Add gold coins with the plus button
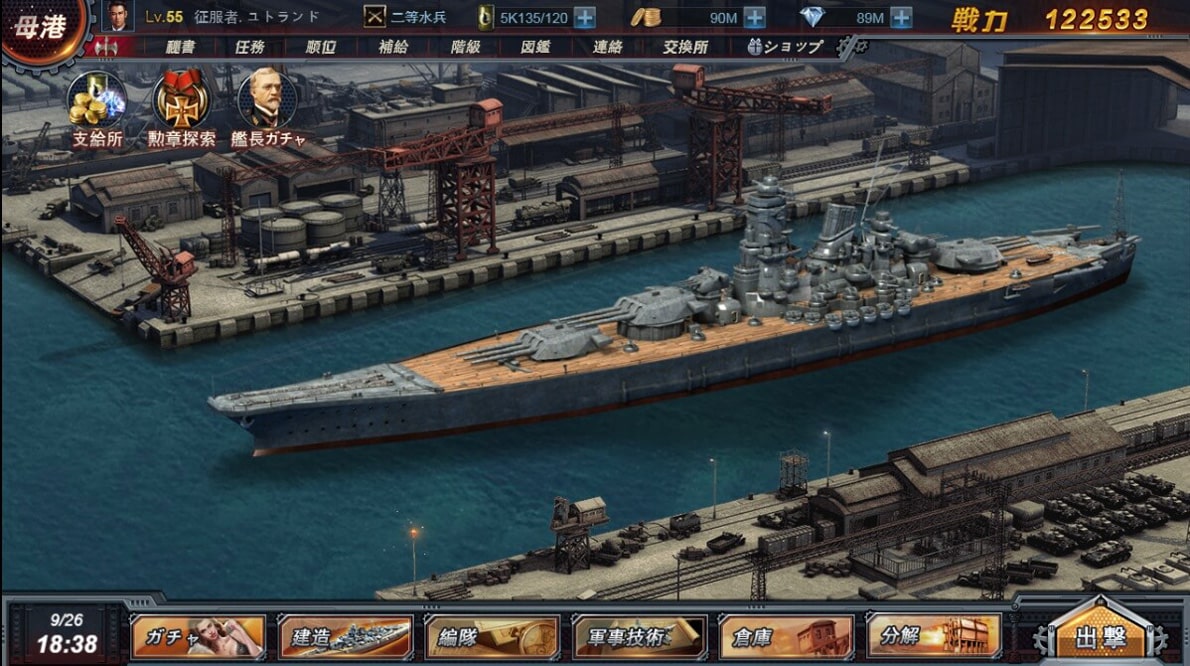Image resolution: width=1190 pixels, height=666 pixels. coord(755,17)
